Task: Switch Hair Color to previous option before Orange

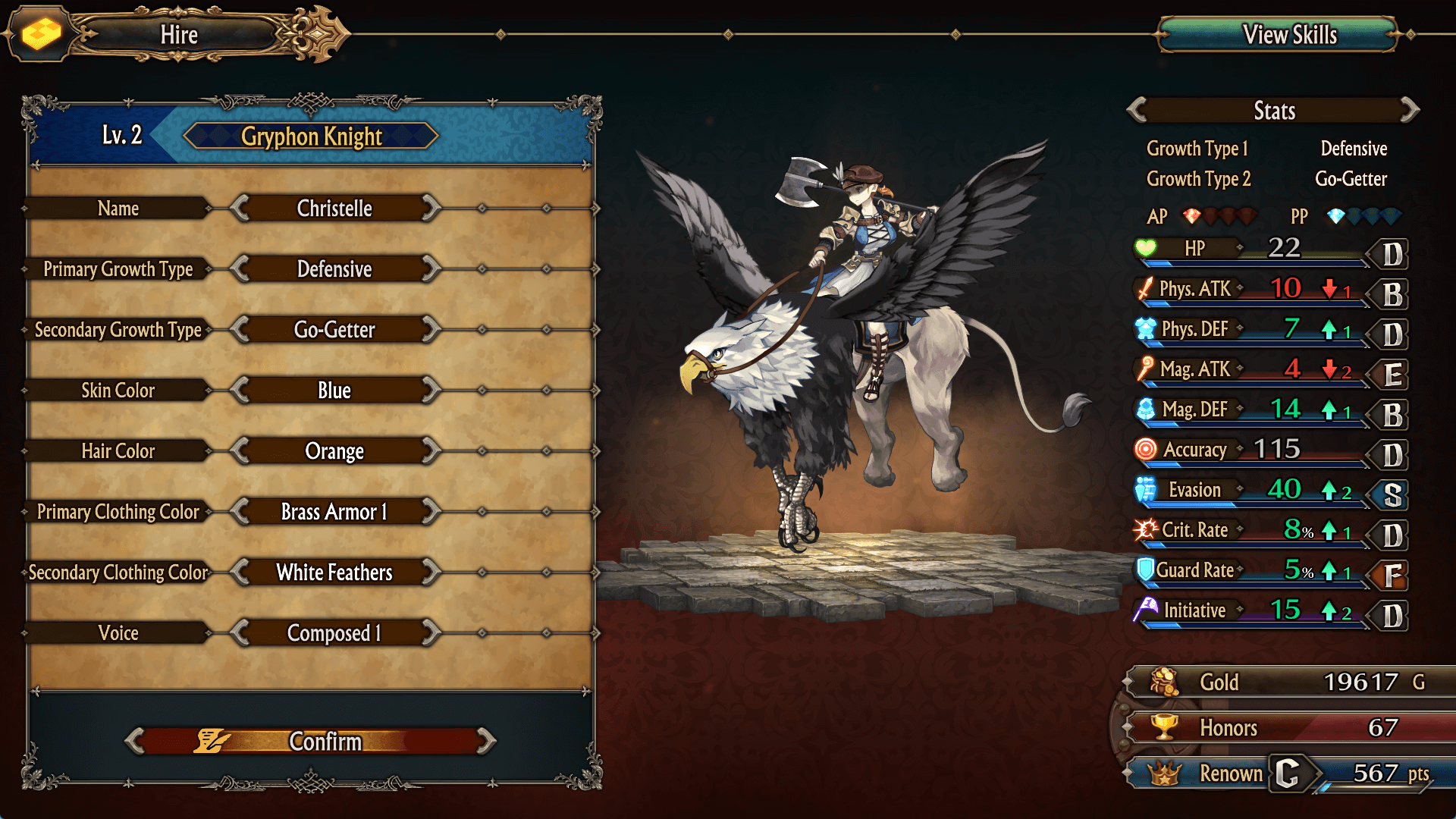Action: click(x=240, y=451)
